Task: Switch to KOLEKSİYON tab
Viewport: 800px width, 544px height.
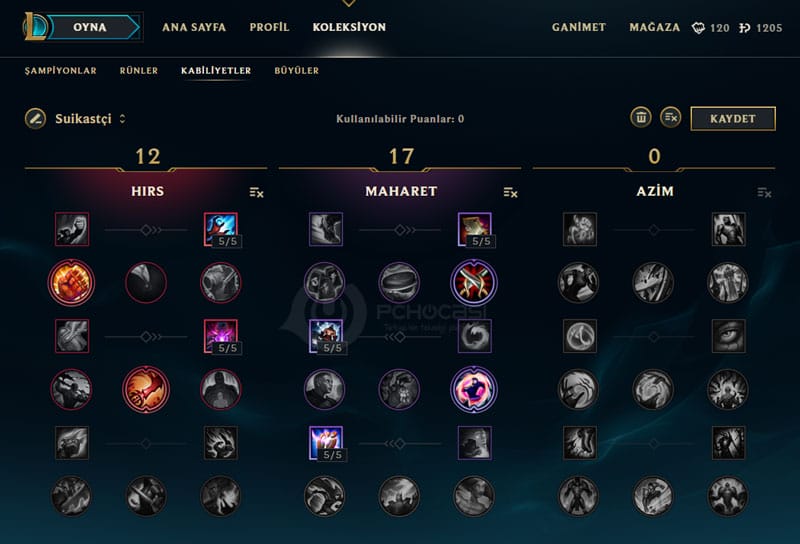Action: [x=349, y=27]
